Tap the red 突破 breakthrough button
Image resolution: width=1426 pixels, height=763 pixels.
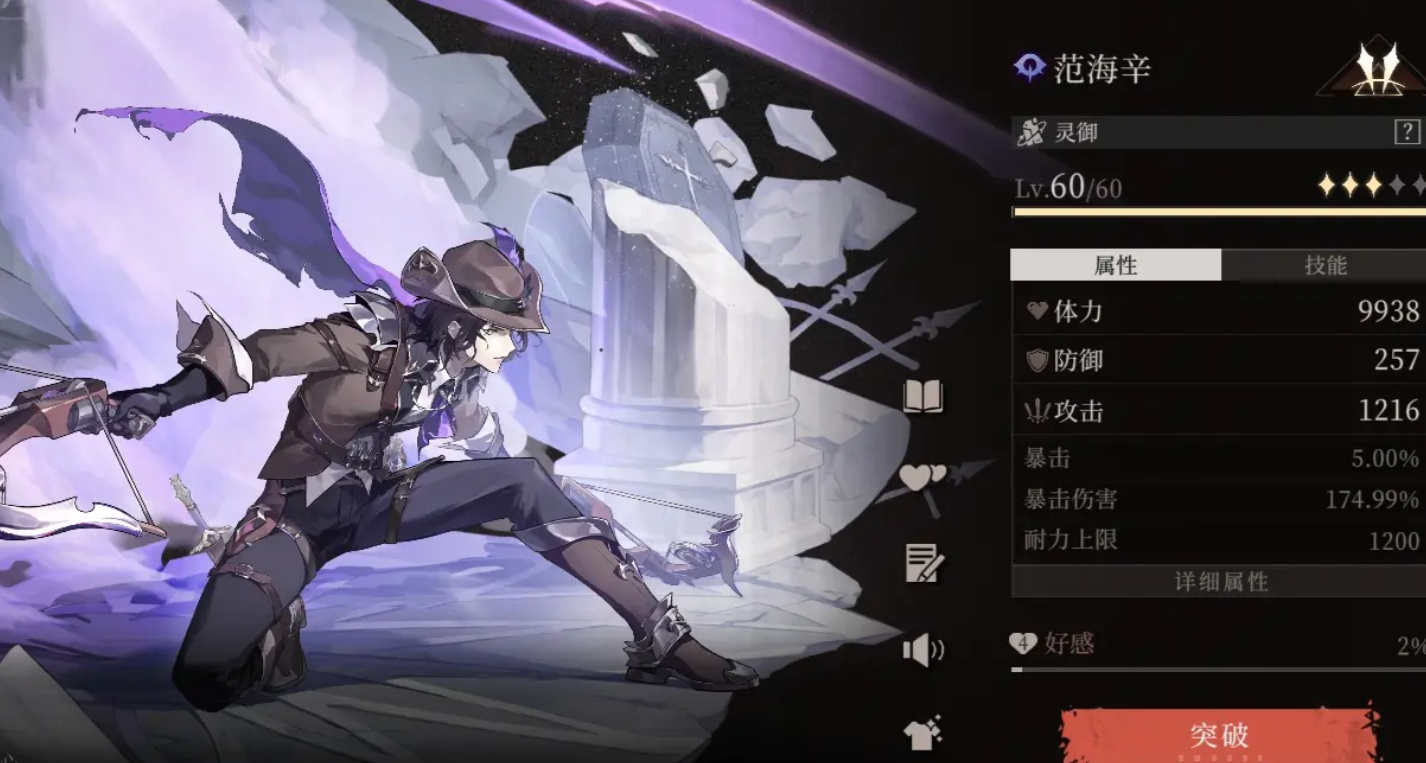click(x=1219, y=735)
